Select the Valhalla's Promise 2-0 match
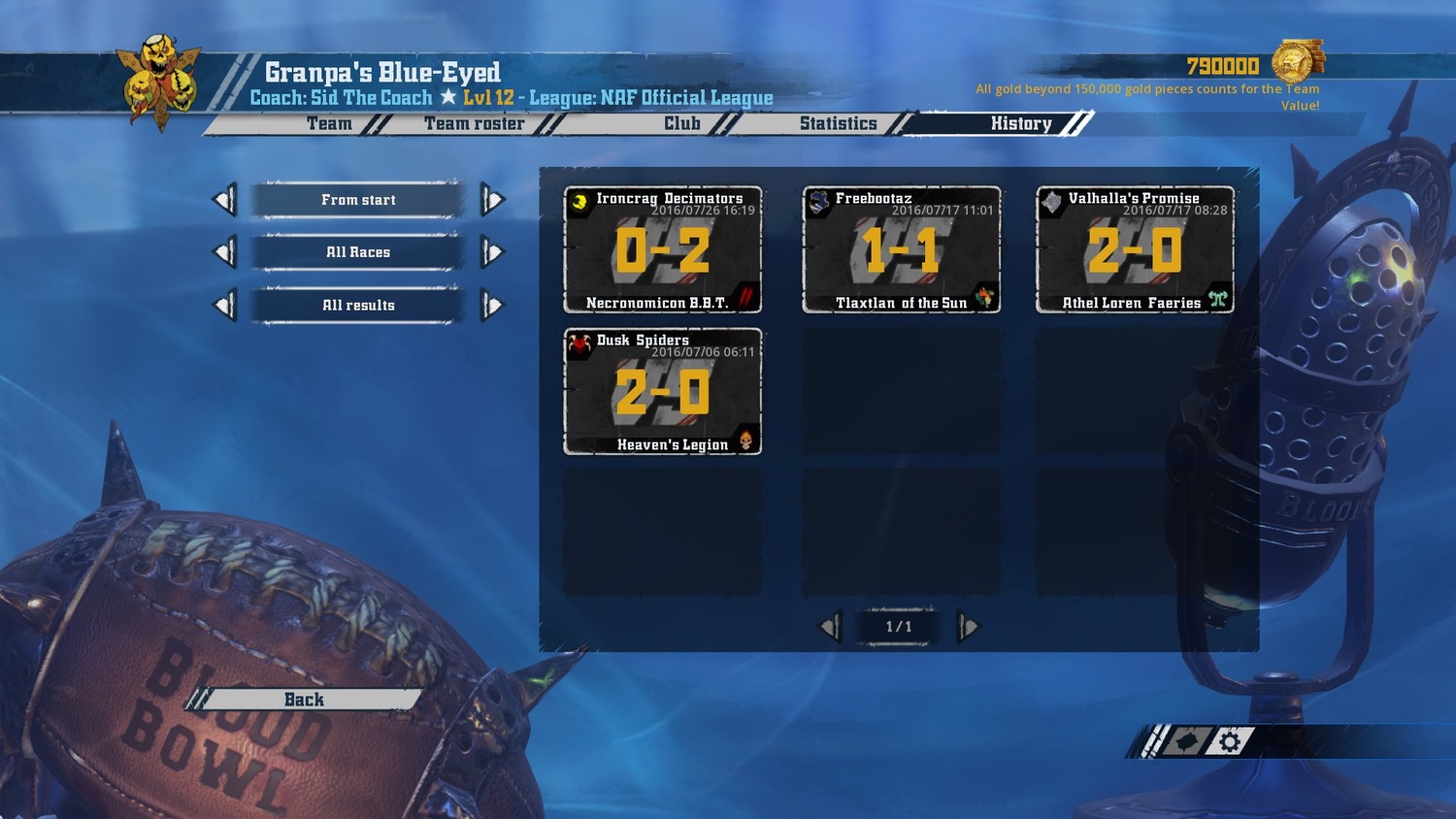The width and height of the screenshot is (1456, 819). 1135,250
